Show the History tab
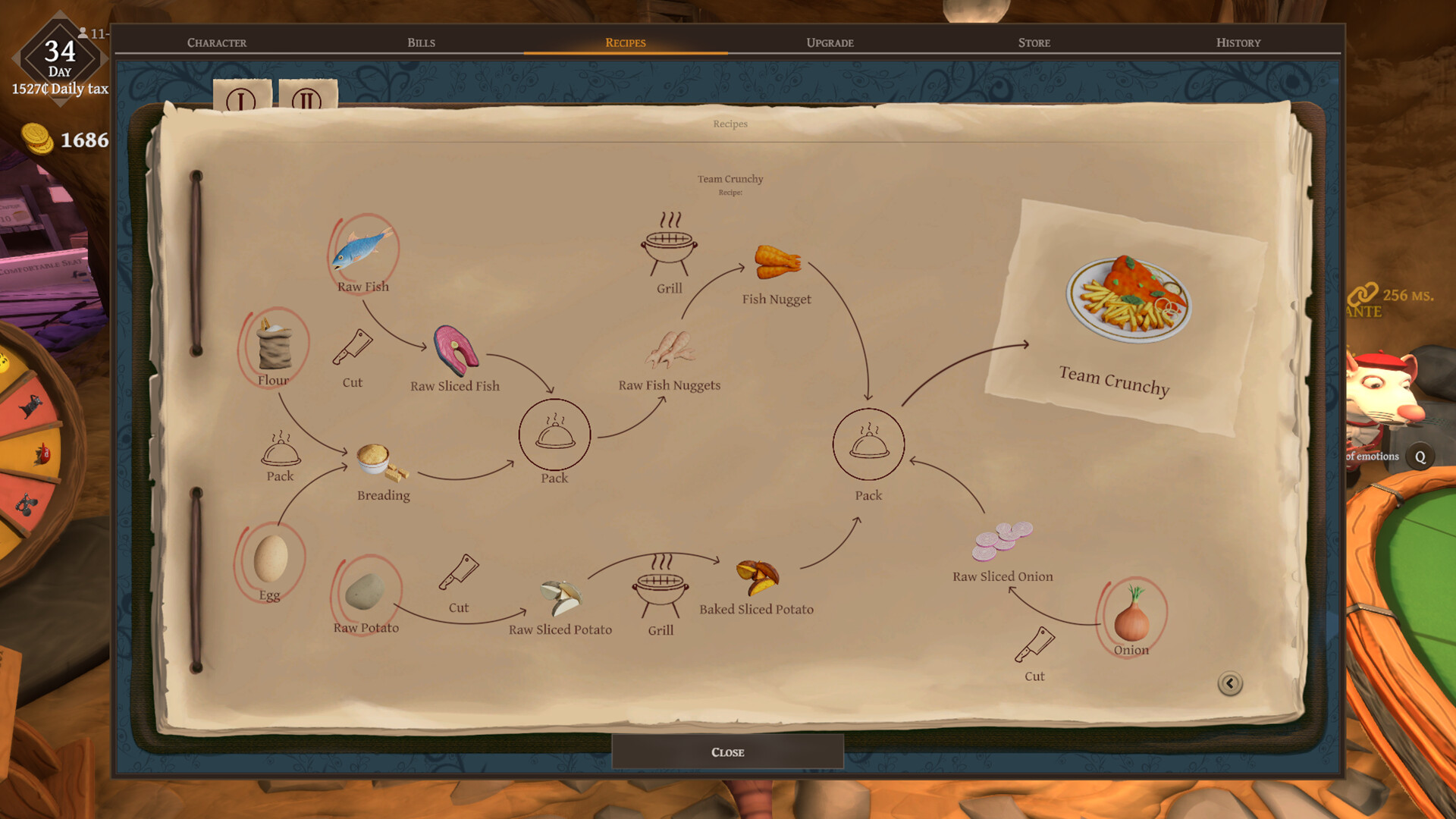This screenshot has width=1456, height=819. point(1238,42)
